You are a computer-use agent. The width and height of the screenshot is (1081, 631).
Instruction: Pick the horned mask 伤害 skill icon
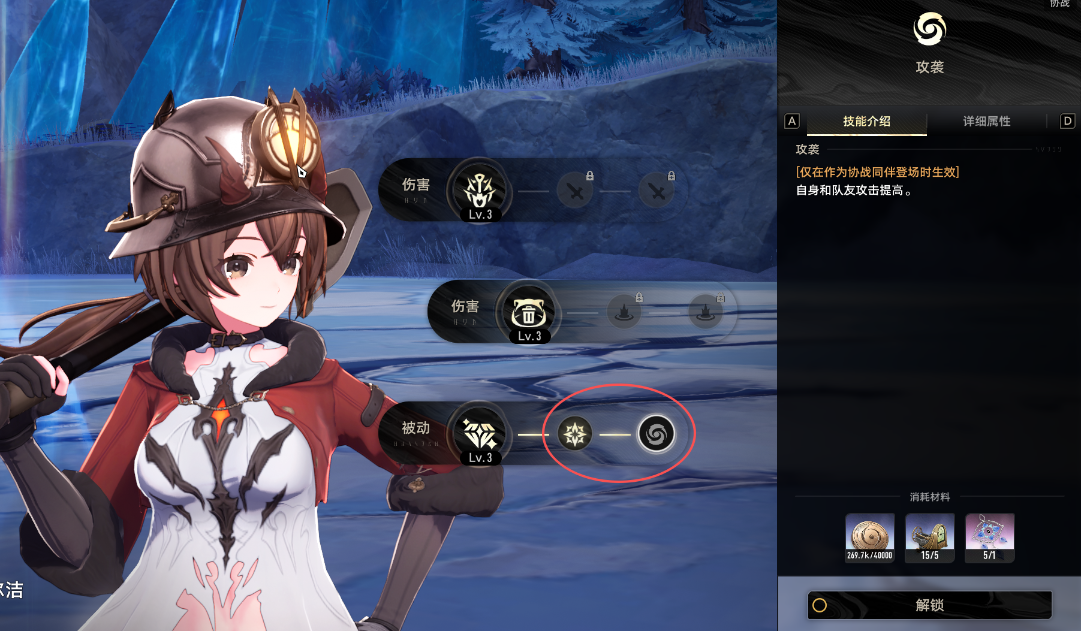[477, 186]
